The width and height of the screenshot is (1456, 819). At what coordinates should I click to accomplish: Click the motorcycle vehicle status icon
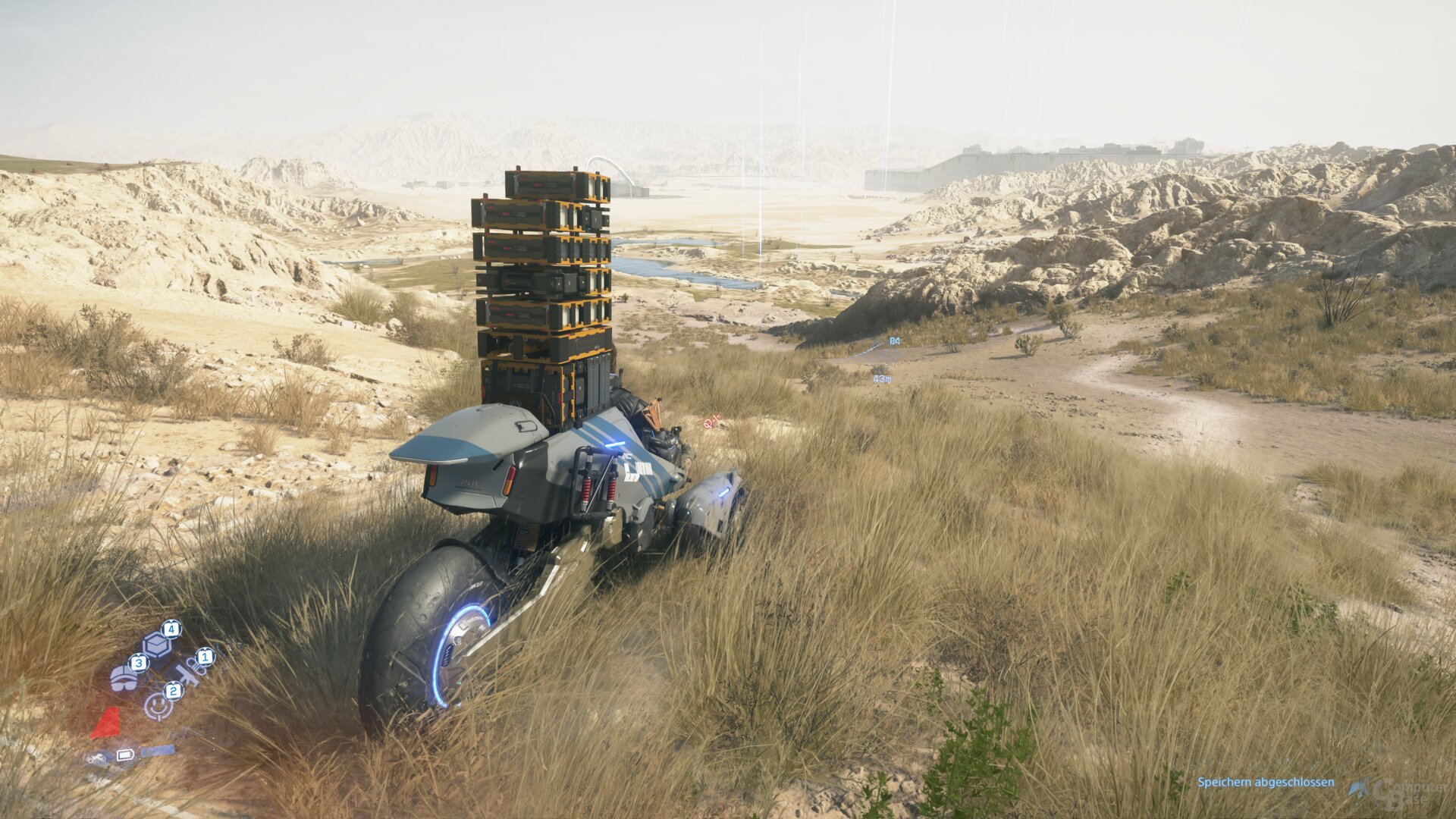pyautogui.click(x=97, y=757)
